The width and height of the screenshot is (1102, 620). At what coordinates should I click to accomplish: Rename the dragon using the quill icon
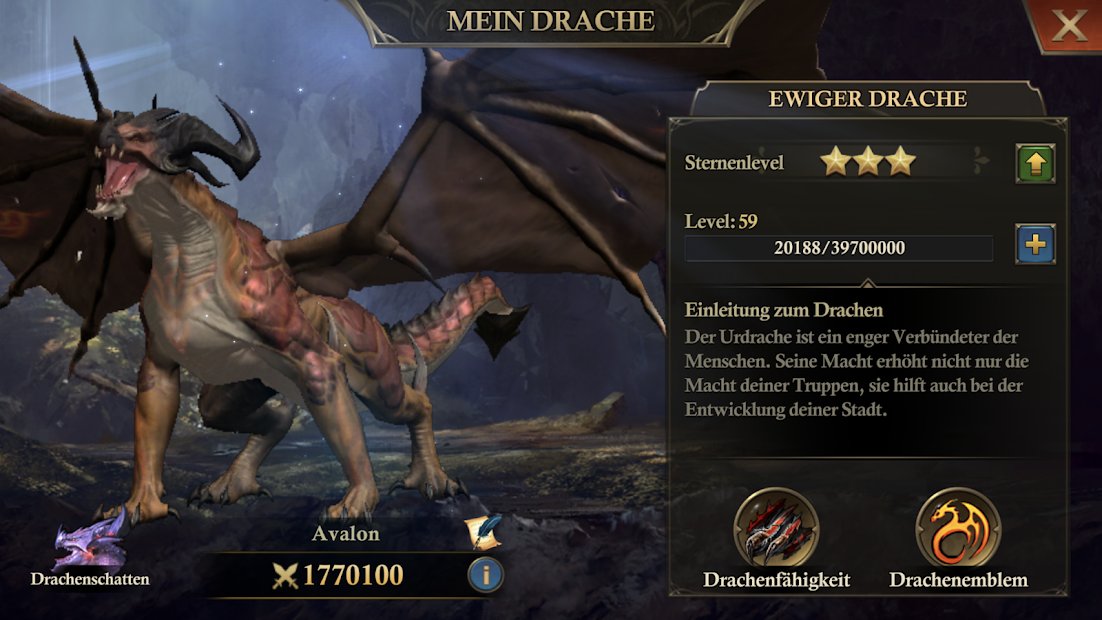tap(485, 532)
